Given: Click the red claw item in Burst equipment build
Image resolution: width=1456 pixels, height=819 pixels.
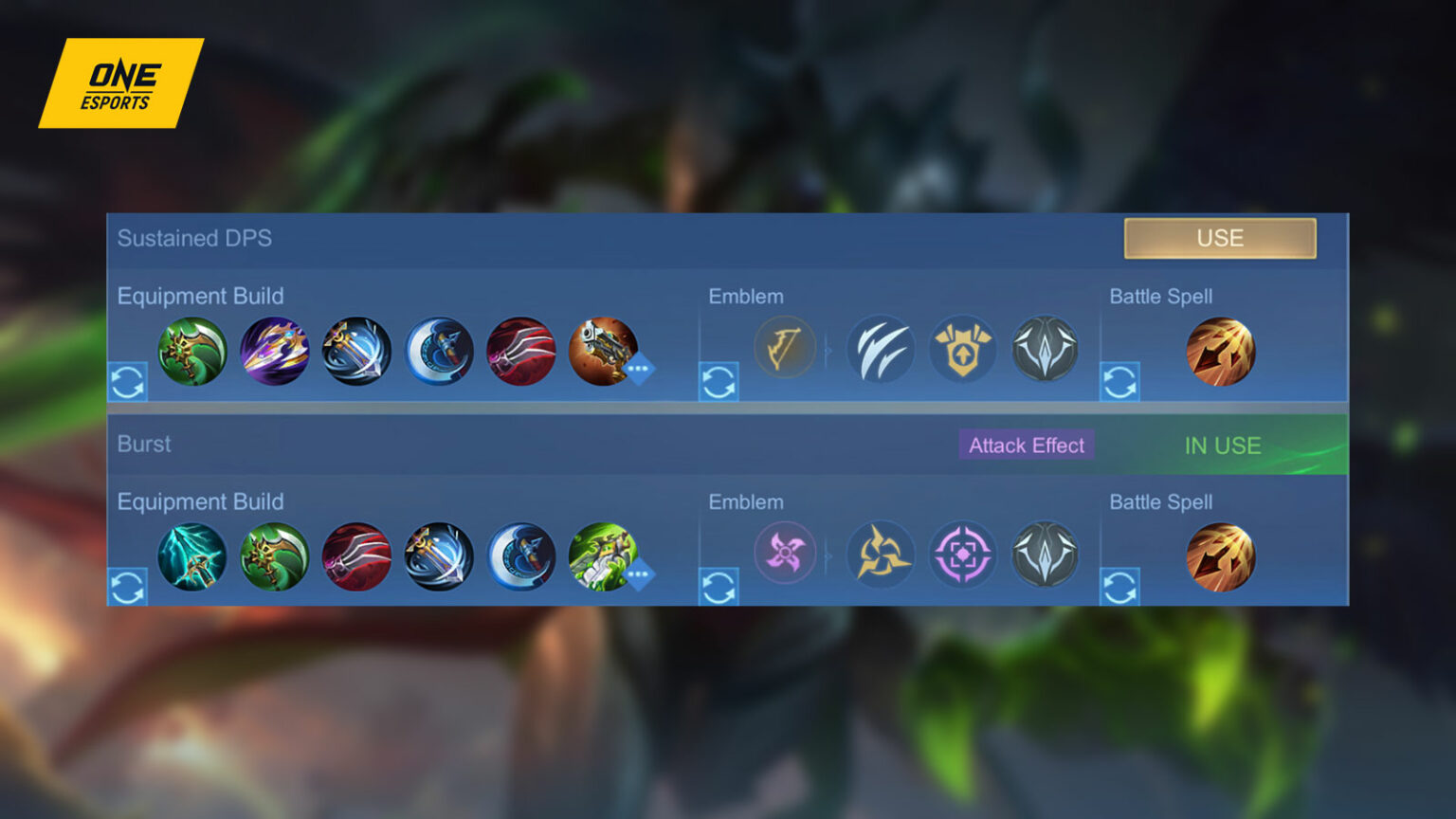Looking at the screenshot, I should pos(355,557).
